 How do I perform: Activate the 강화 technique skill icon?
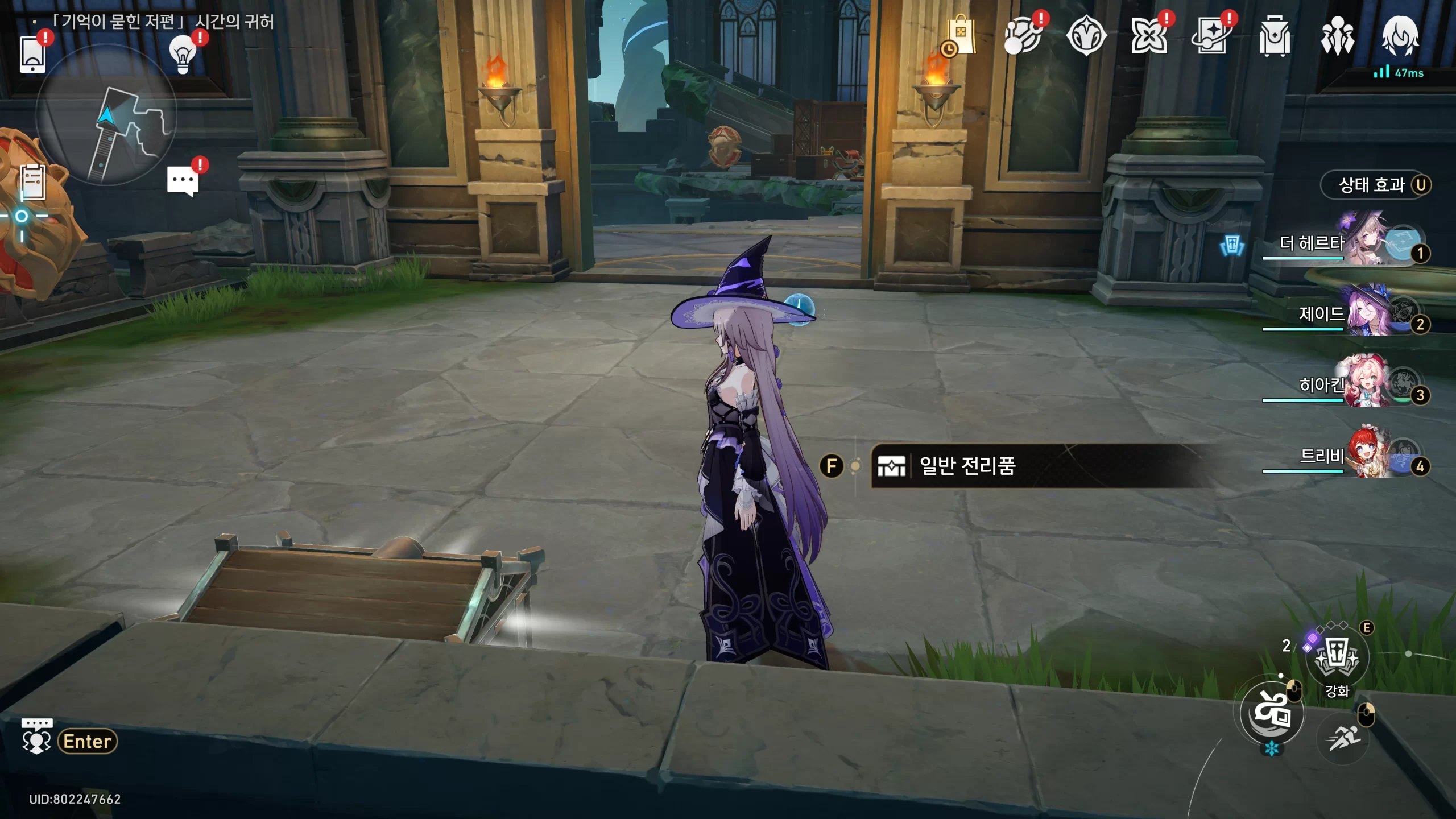pos(1337,658)
